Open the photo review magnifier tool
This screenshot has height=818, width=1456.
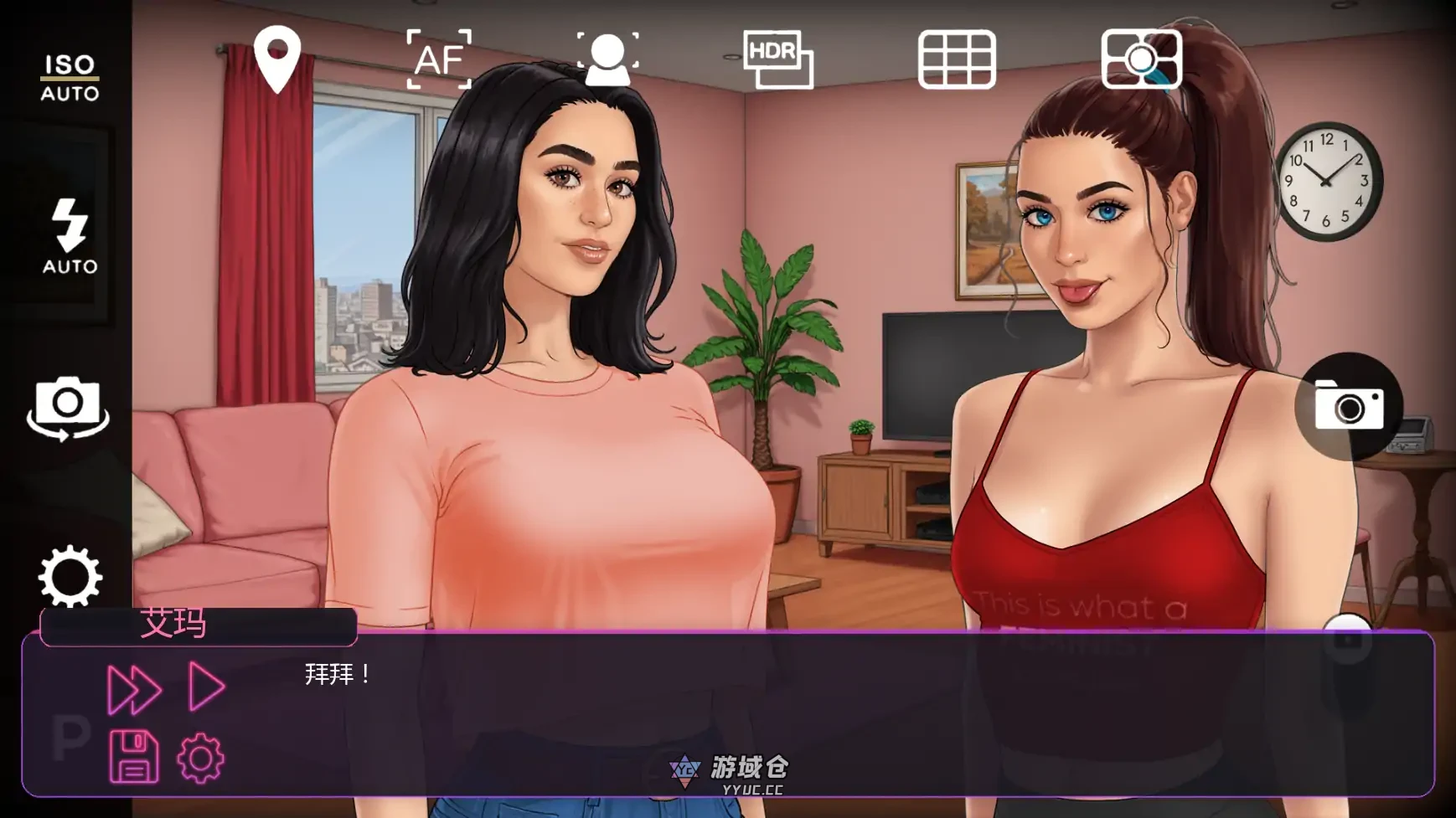(x=1141, y=59)
